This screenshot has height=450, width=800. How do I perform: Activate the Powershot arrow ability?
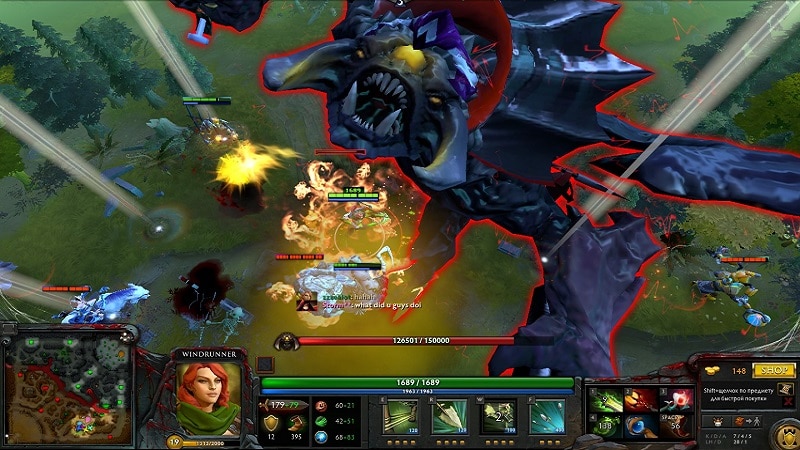tap(449, 417)
